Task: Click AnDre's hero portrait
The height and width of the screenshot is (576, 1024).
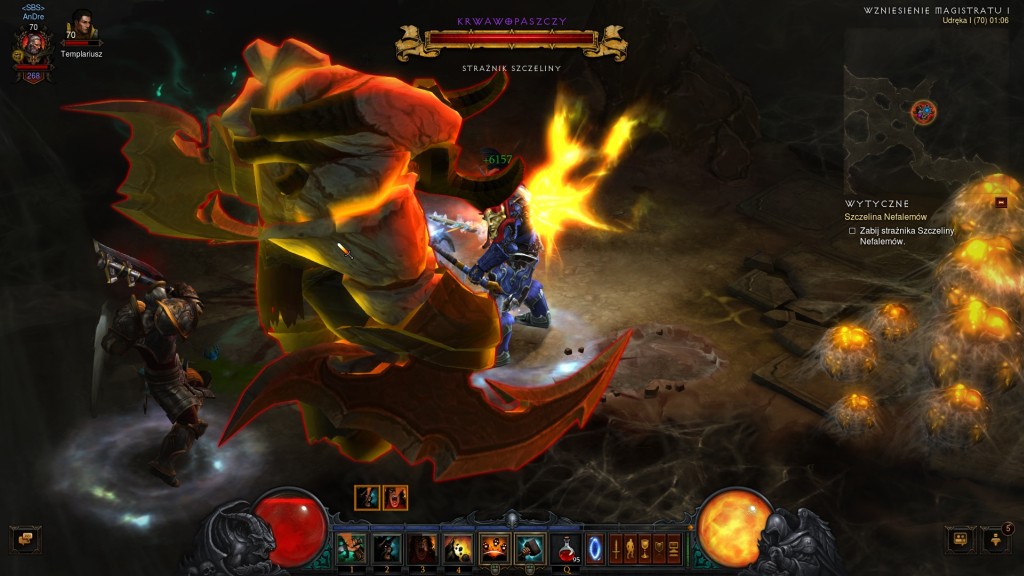Action: pyautogui.click(x=33, y=46)
